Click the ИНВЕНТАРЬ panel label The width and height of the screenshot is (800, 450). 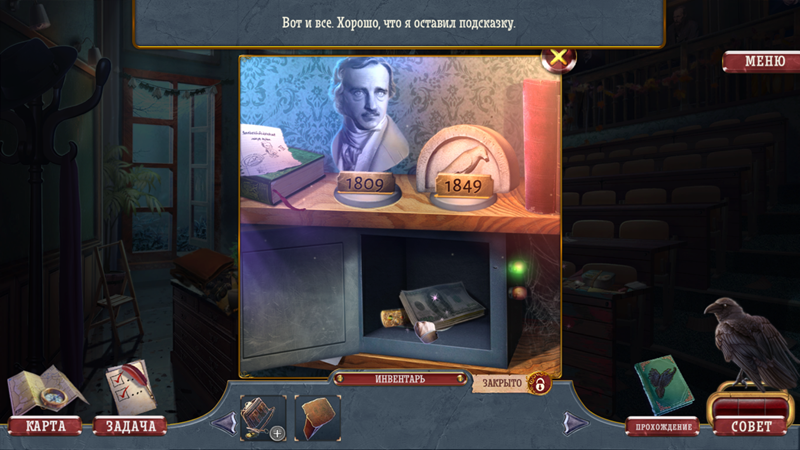point(400,379)
